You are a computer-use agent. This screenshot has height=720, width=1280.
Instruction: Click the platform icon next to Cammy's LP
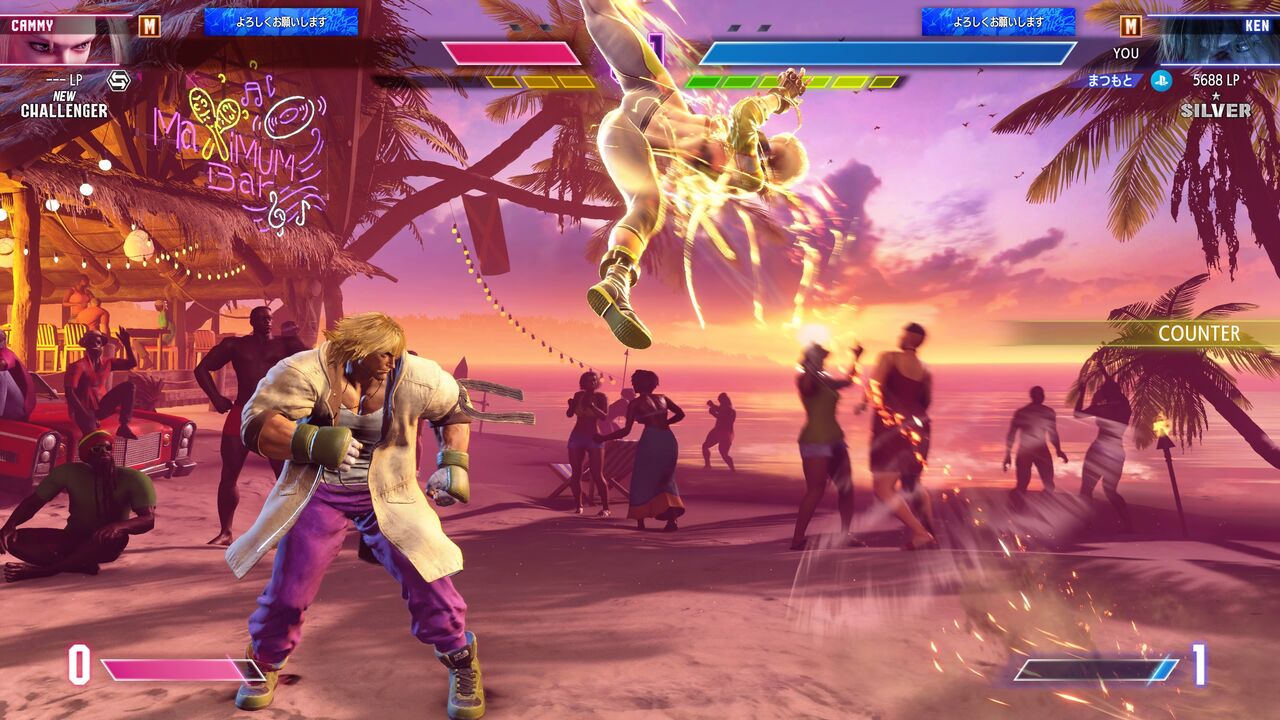(119, 81)
